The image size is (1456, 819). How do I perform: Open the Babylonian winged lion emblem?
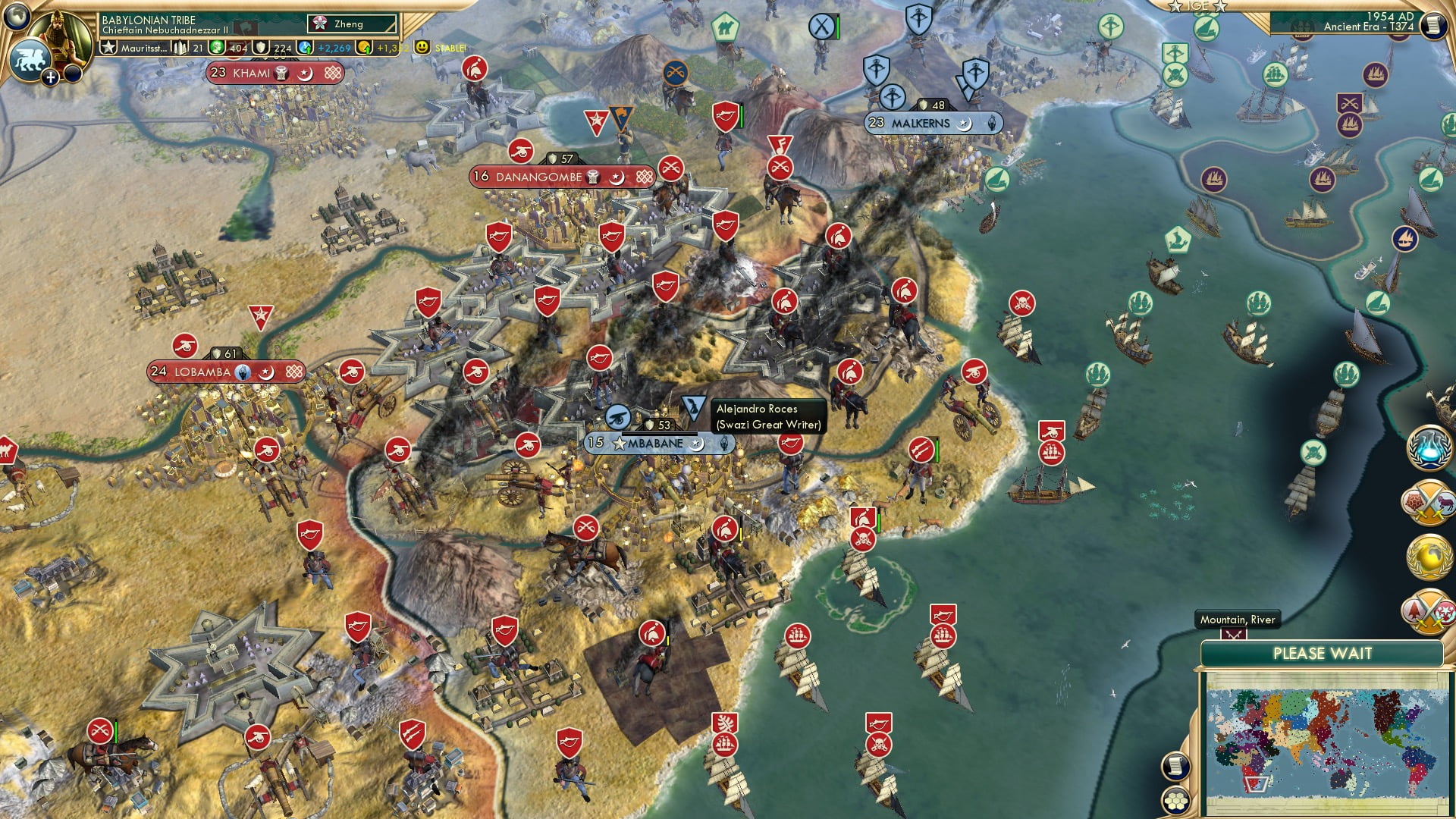tap(30, 61)
